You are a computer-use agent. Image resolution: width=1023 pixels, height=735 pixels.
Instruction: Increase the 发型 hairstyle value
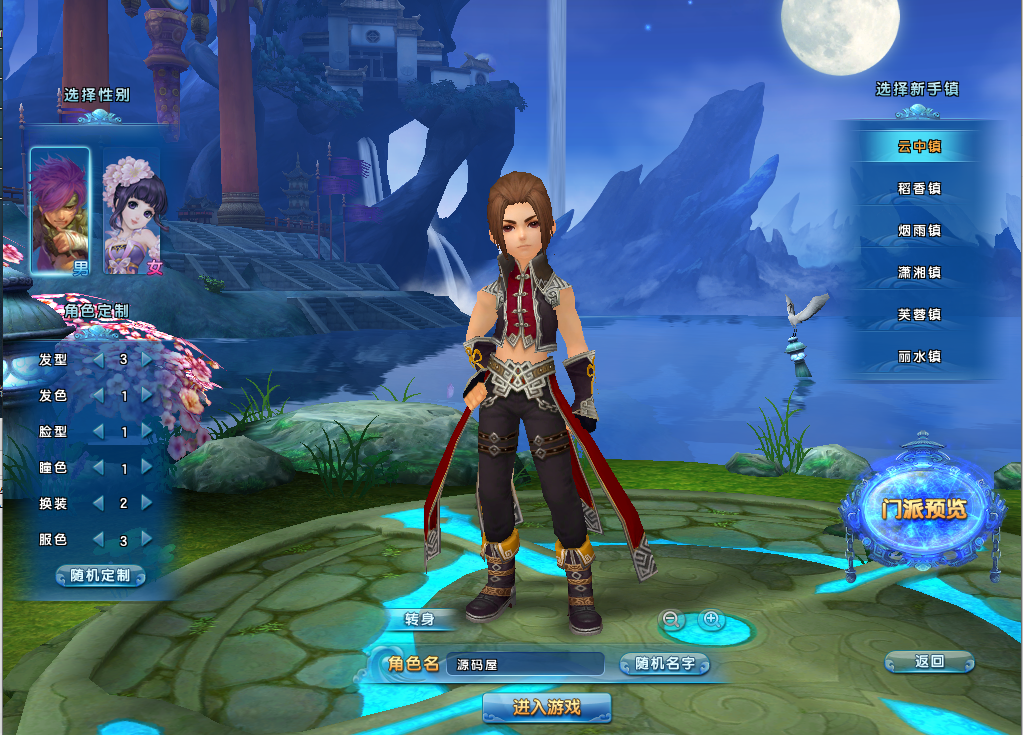pyautogui.click(x=148, y=359)
